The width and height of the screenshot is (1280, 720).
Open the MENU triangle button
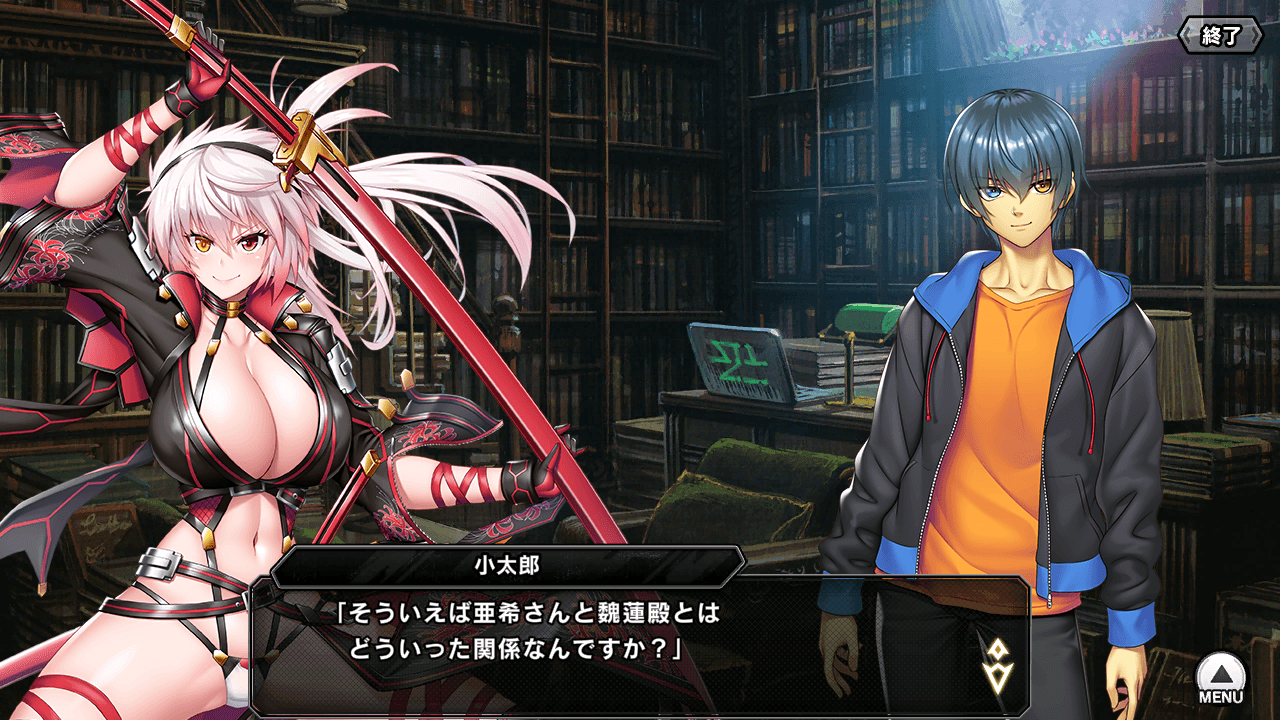point(1221,677)
